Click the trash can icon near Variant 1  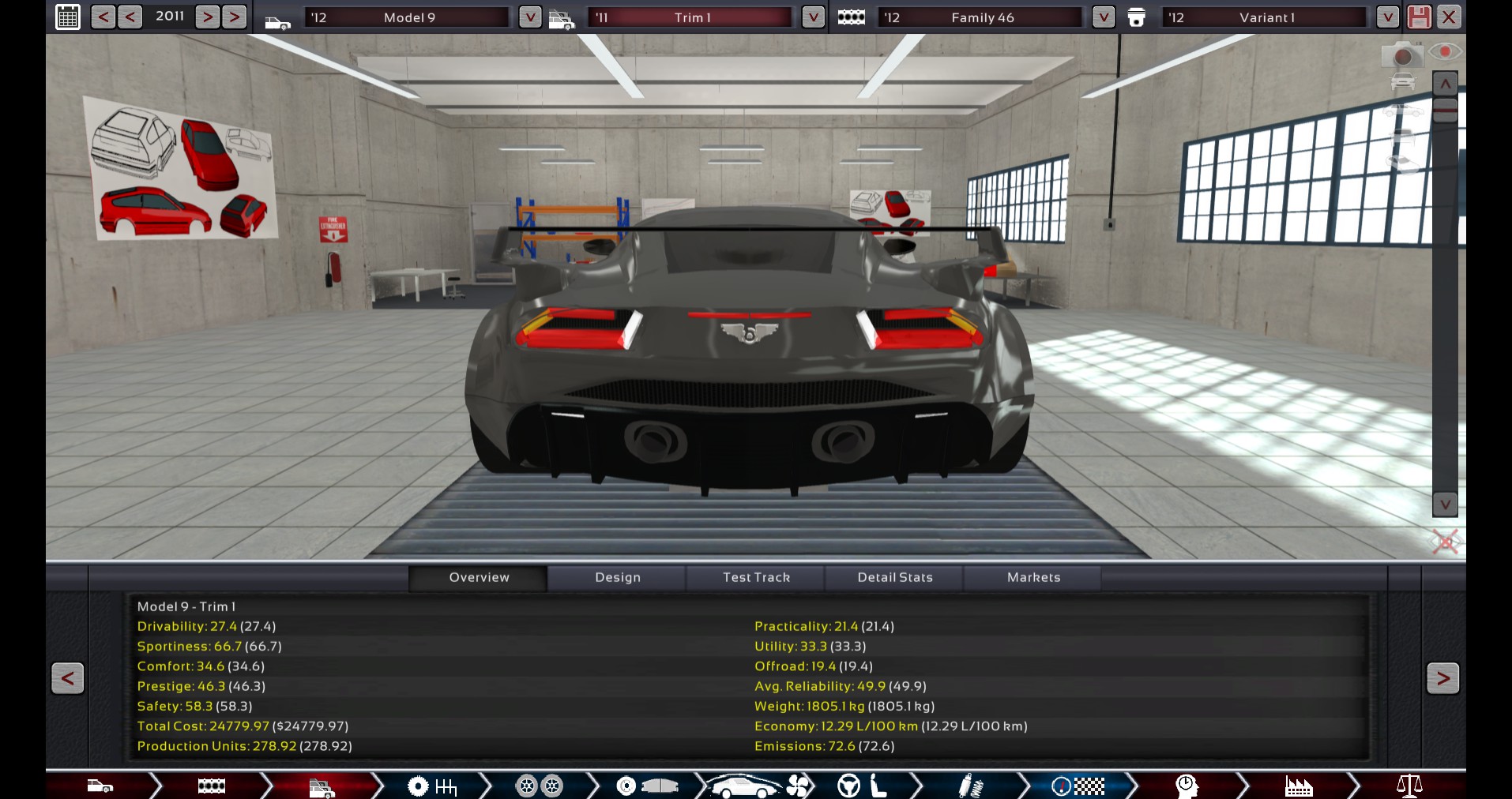point(1138,17)
